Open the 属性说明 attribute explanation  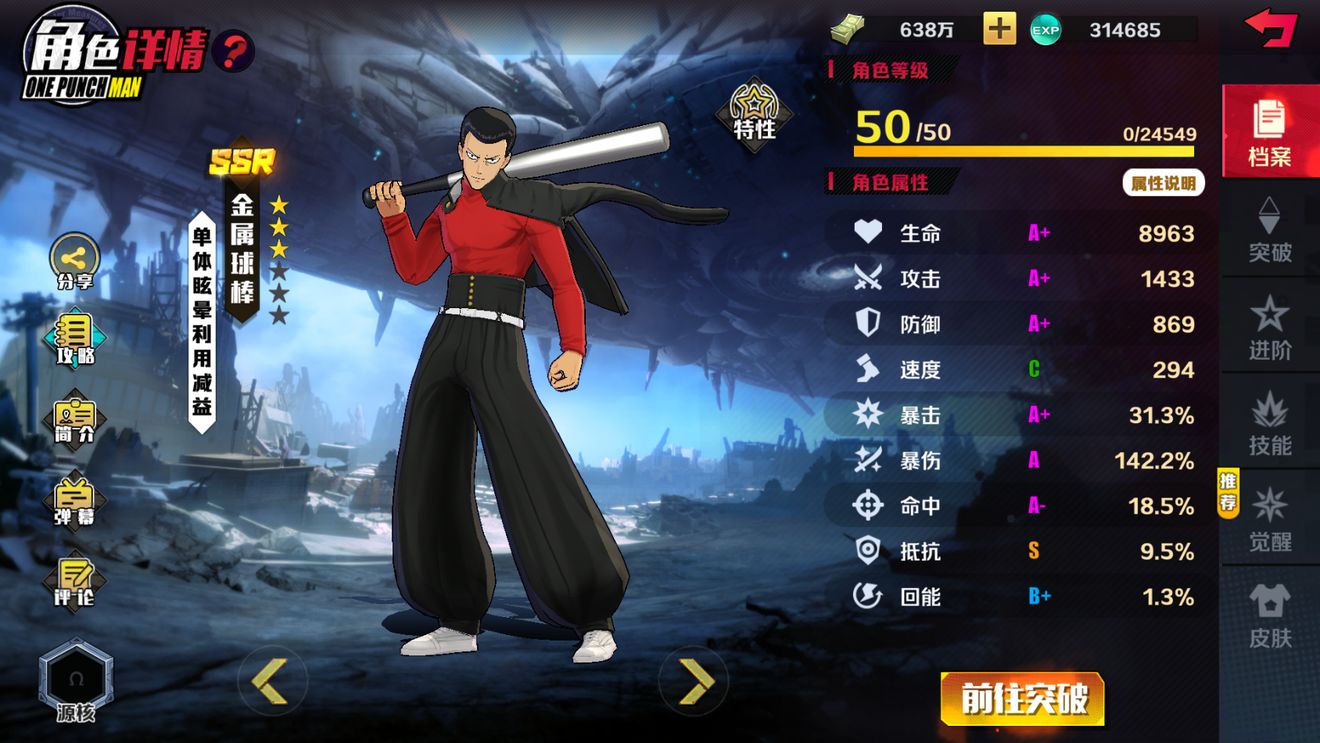[x=1163, y=183]
